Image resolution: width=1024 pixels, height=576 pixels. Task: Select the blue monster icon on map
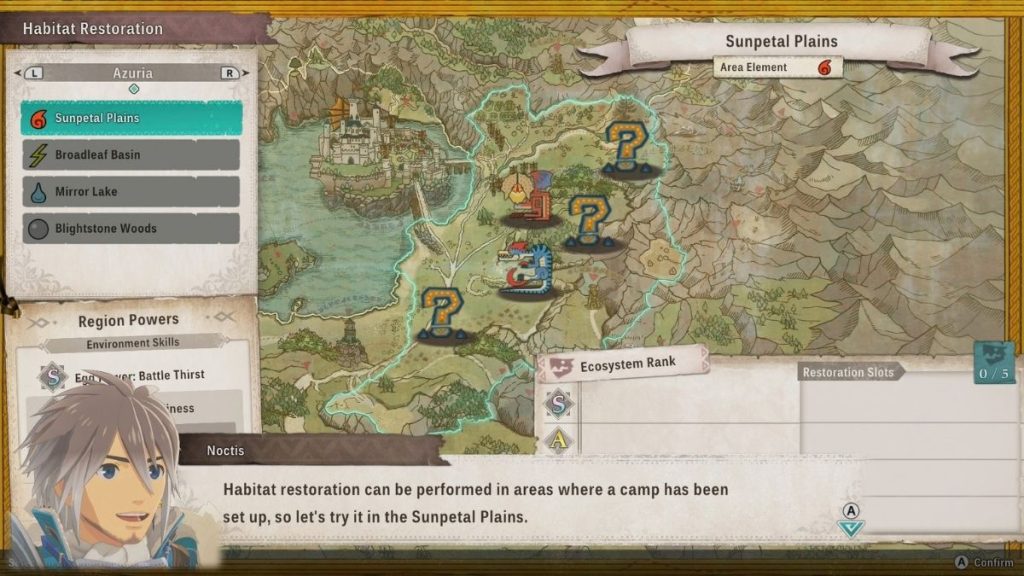528,268
